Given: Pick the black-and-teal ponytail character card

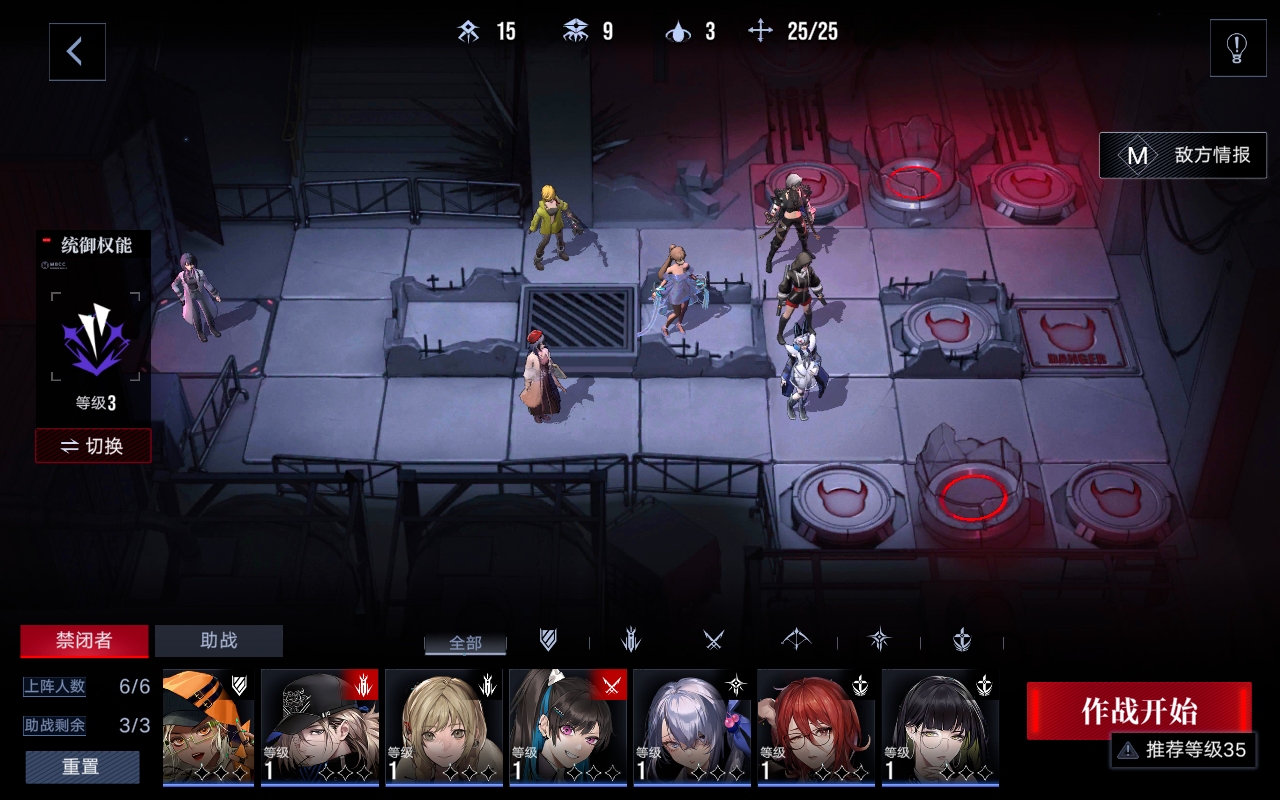Looking at the screenshot, I should tap(568, 727).
